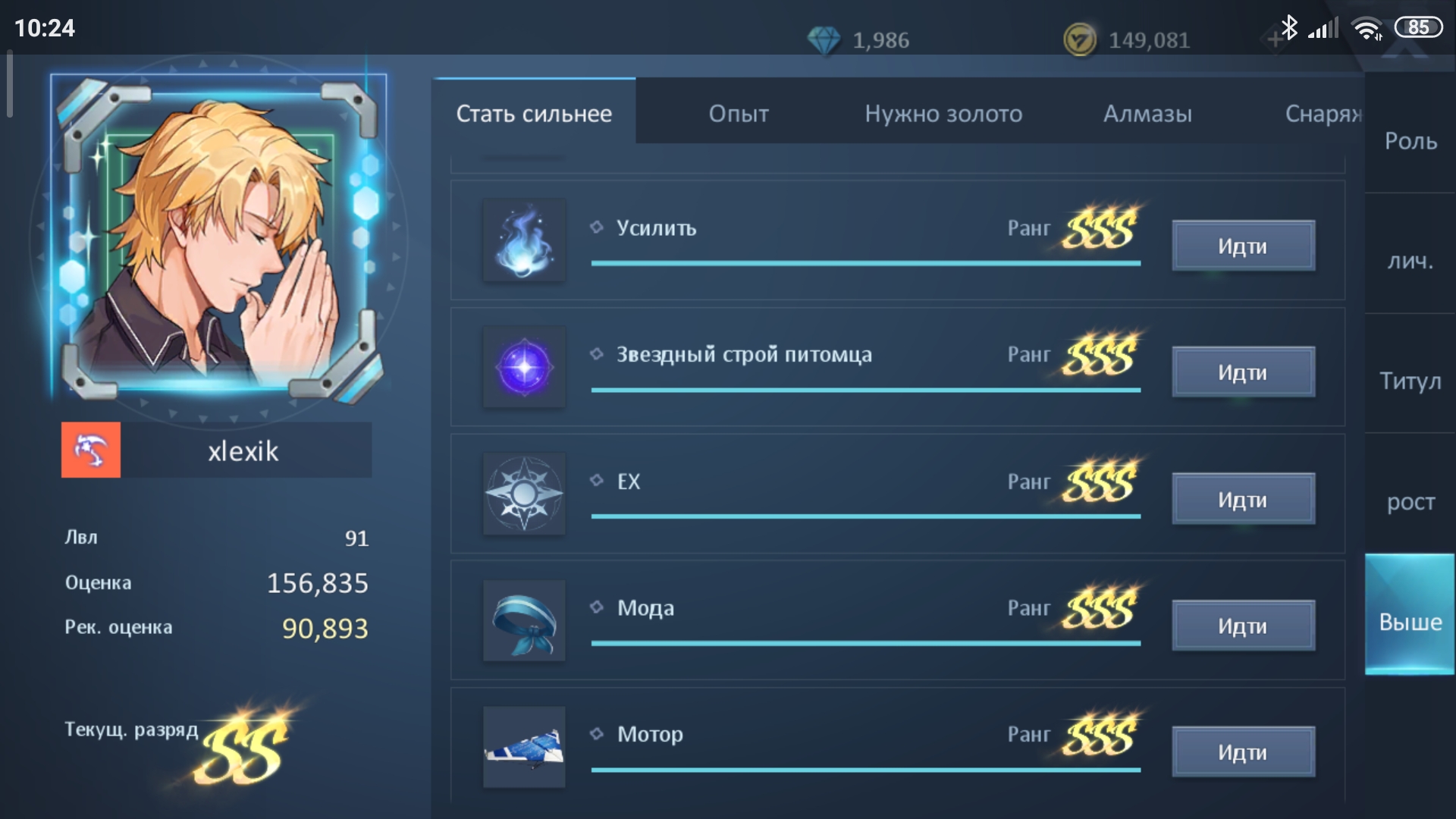The width and height of the screenshot is (1456, 819).
Task: Open the Нужно золото tab
Action: [x=943, y=114]
